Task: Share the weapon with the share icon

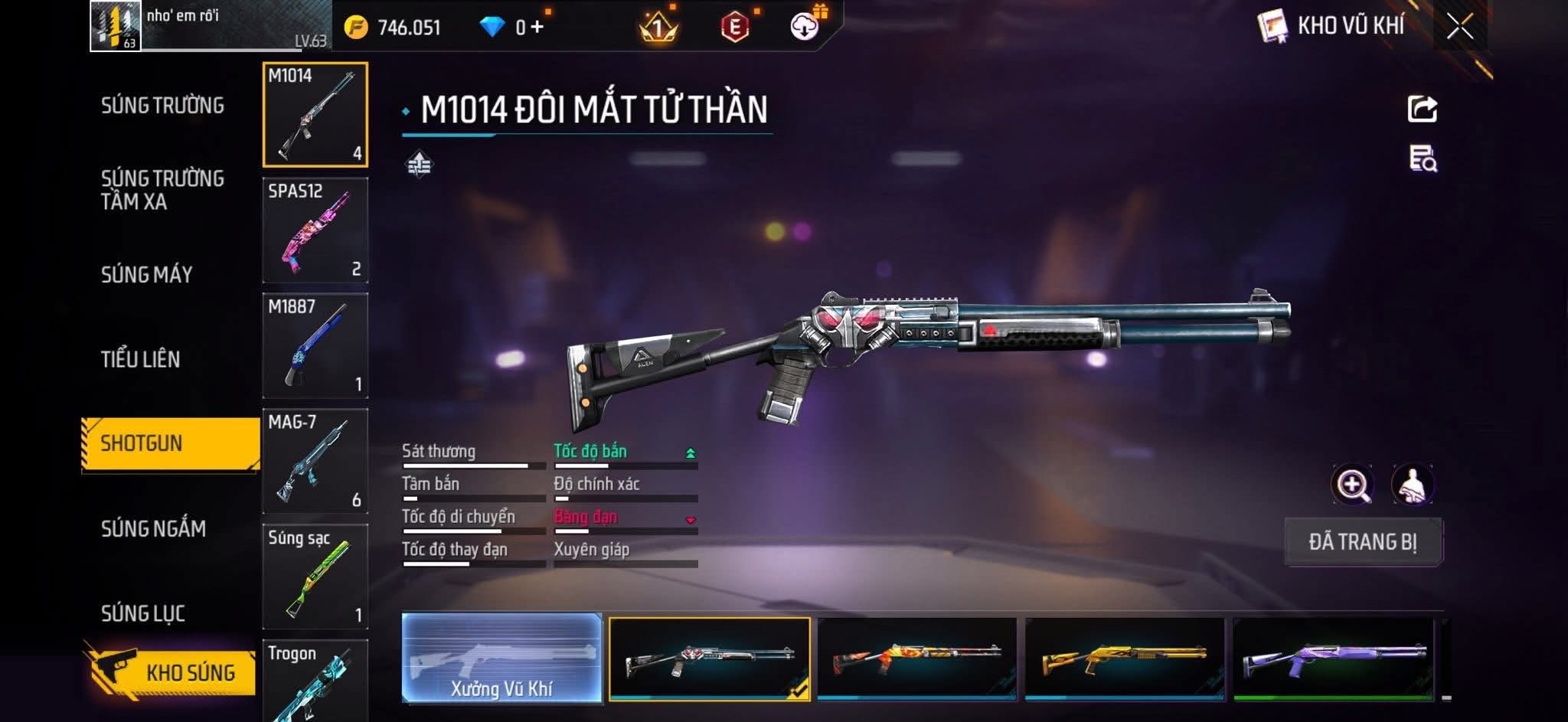Action: (x=1422, y=109)
